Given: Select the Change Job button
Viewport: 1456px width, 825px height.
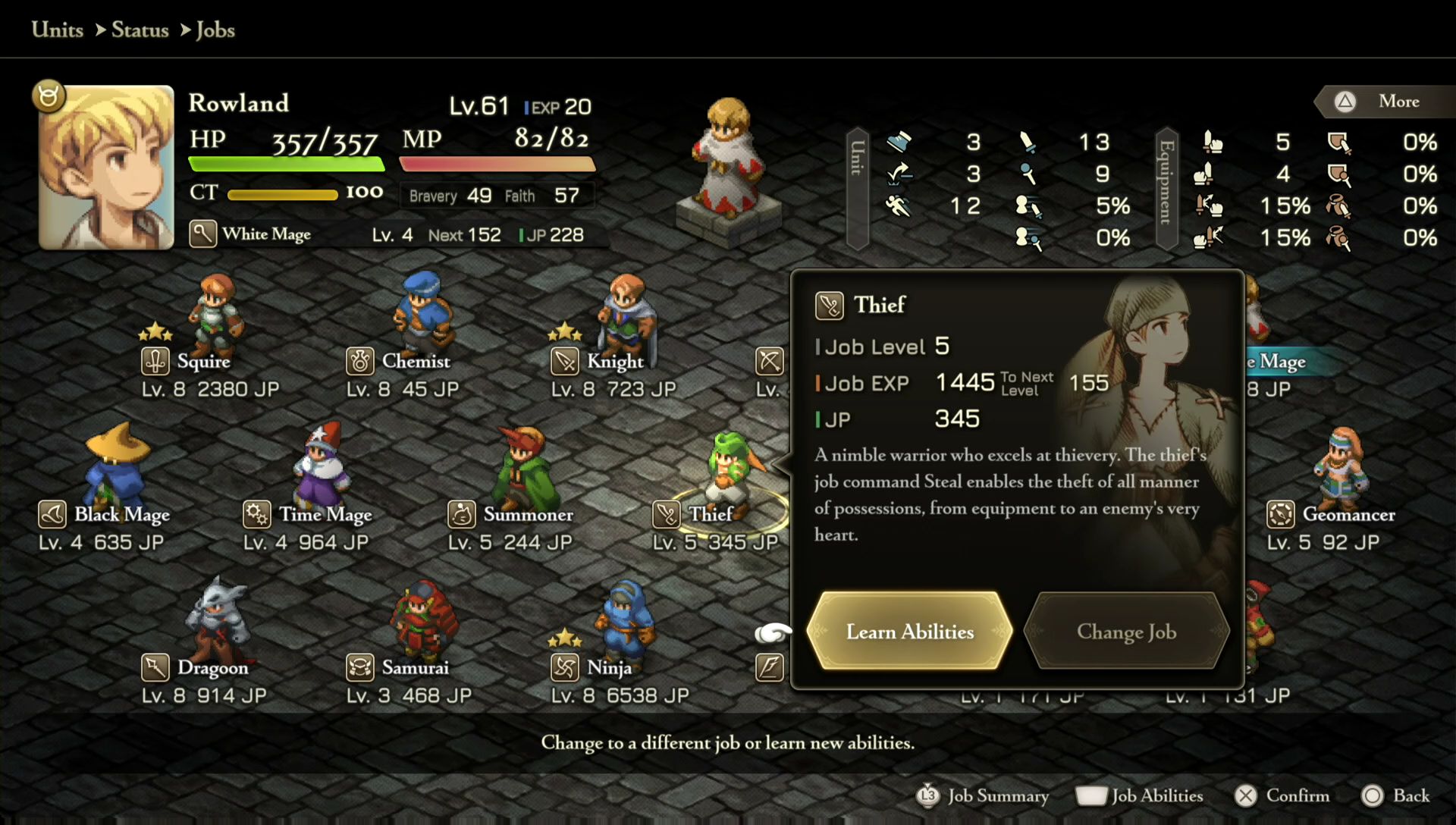Looking at the screenshot, I should click(1126, 631).
